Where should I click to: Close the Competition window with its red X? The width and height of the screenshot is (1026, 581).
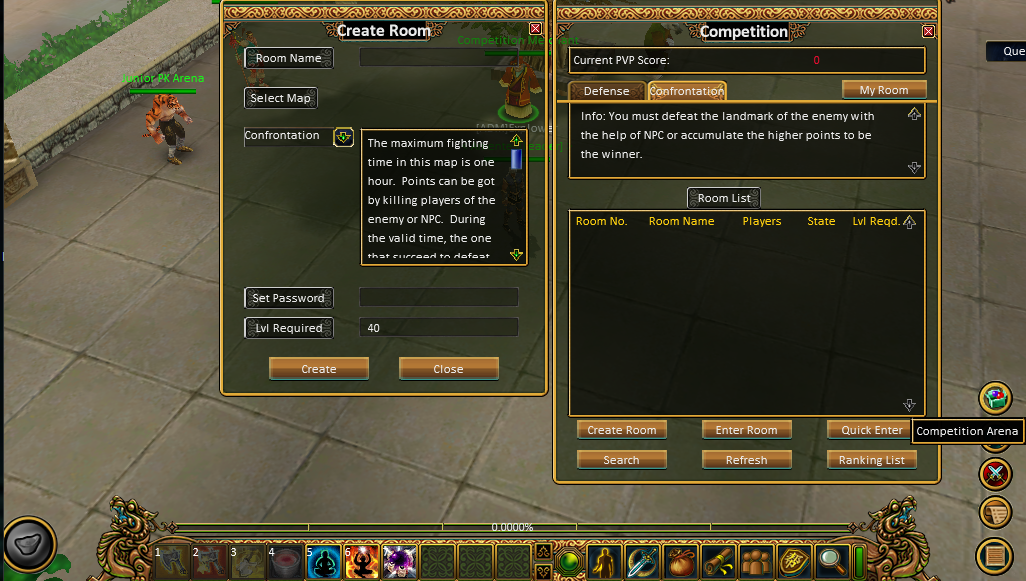pos(928,31)
